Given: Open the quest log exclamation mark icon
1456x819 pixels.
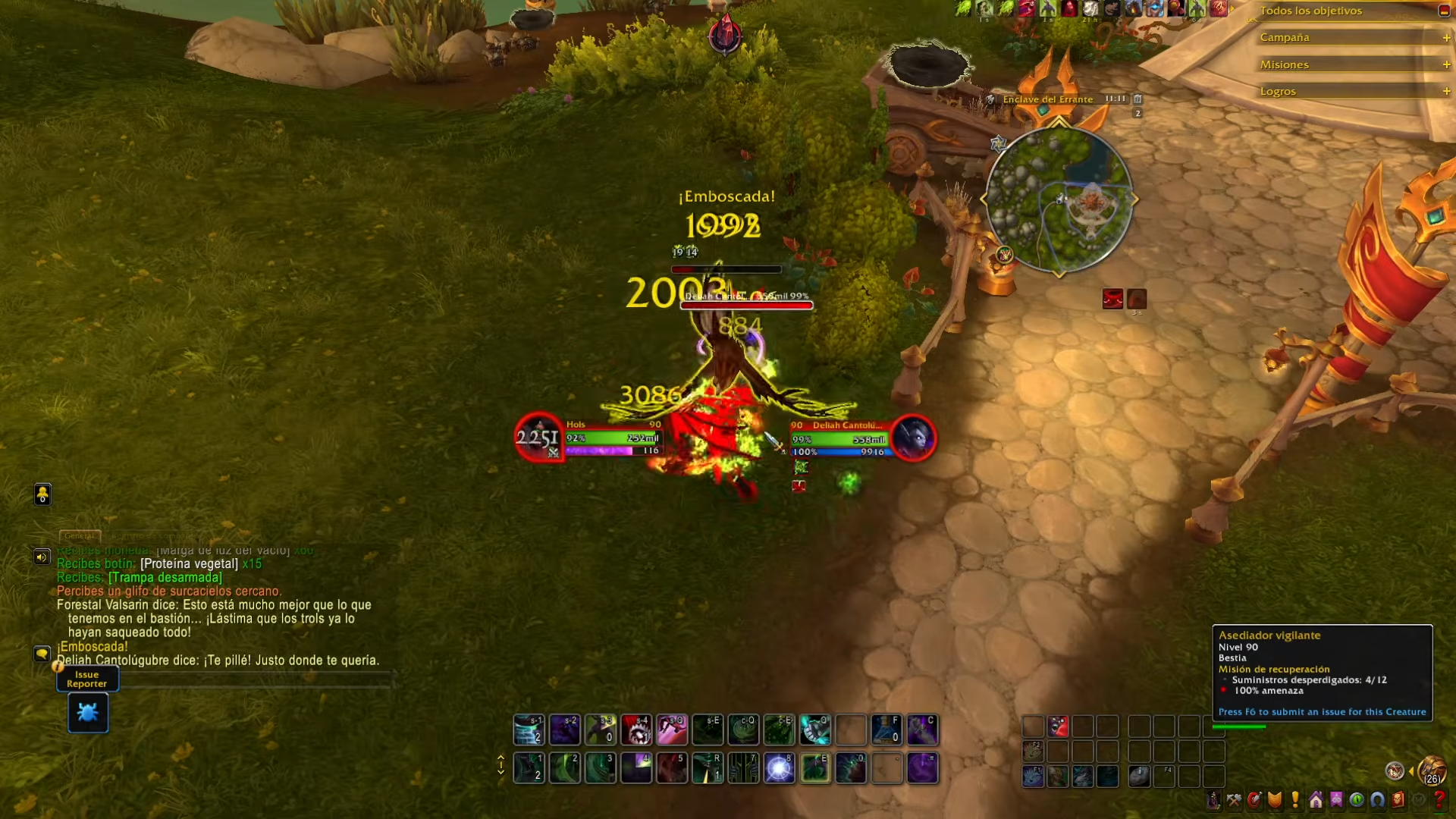Looking at the screenshot, I should [x=1294, y=801].
